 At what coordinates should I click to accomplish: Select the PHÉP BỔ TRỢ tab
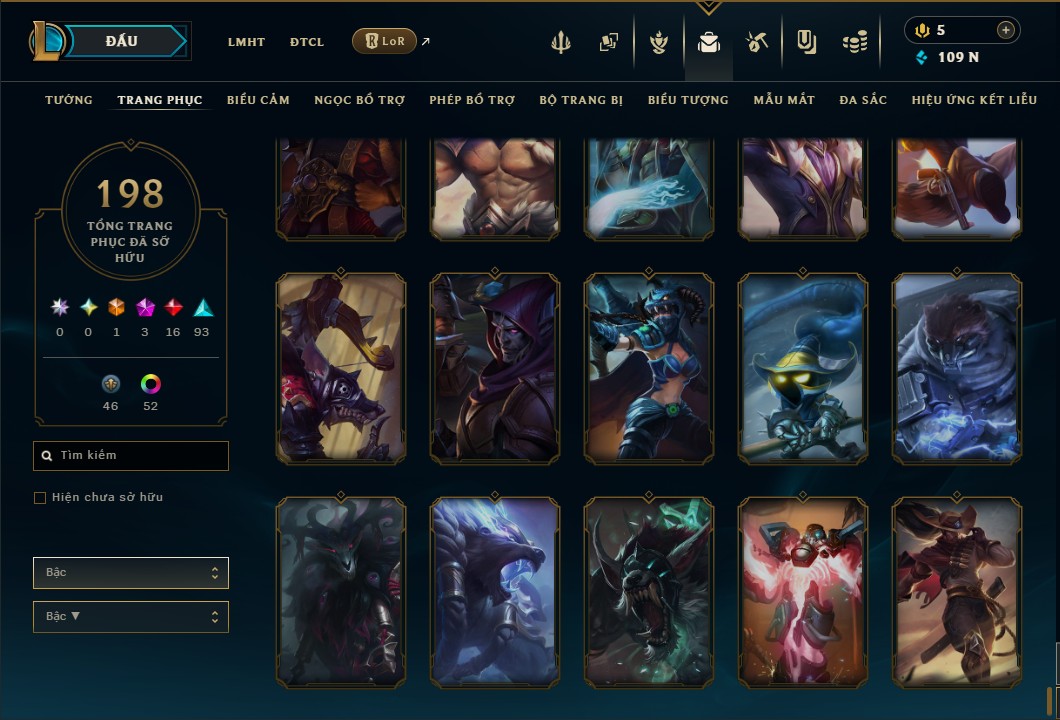click(472, 100)
